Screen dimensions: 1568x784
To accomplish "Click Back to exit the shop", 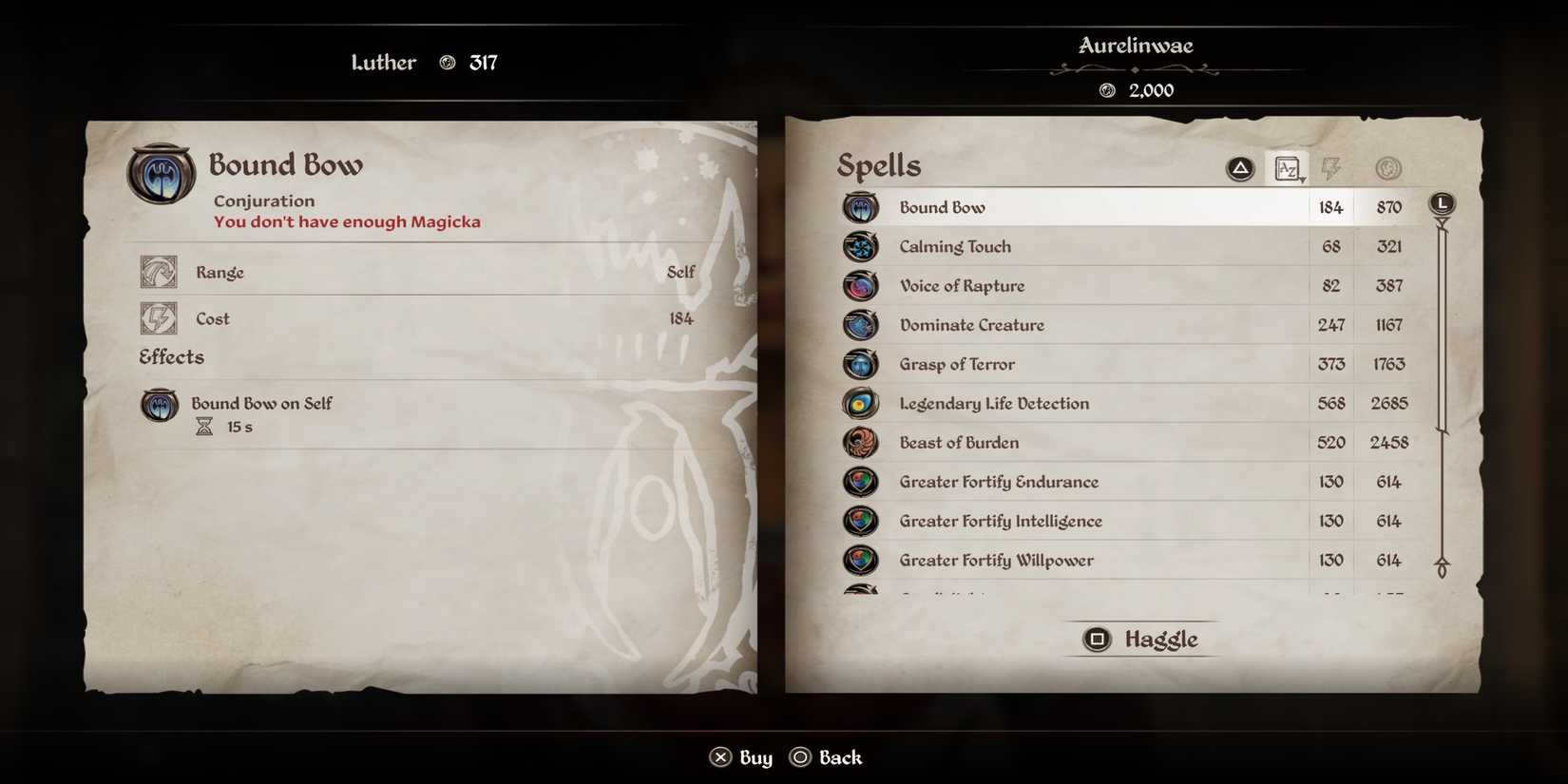I will pyautogui.click(x=825, y=756).
